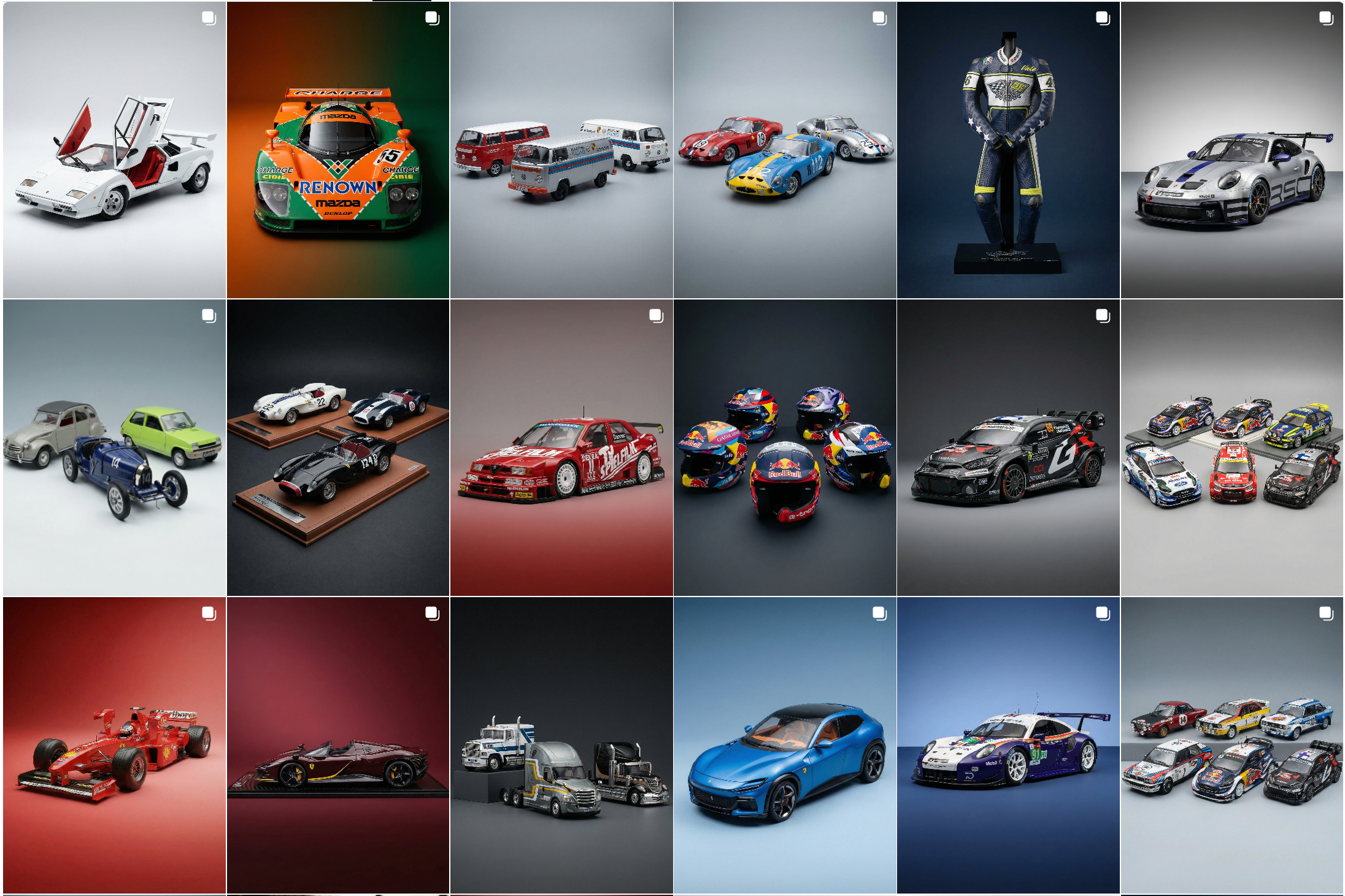Image resolution: width=1345 pixels, height=896 pixels.
Task: Open the white Lamborghini Countach photo
Action: pyautogui.click(x=114, y=150)
